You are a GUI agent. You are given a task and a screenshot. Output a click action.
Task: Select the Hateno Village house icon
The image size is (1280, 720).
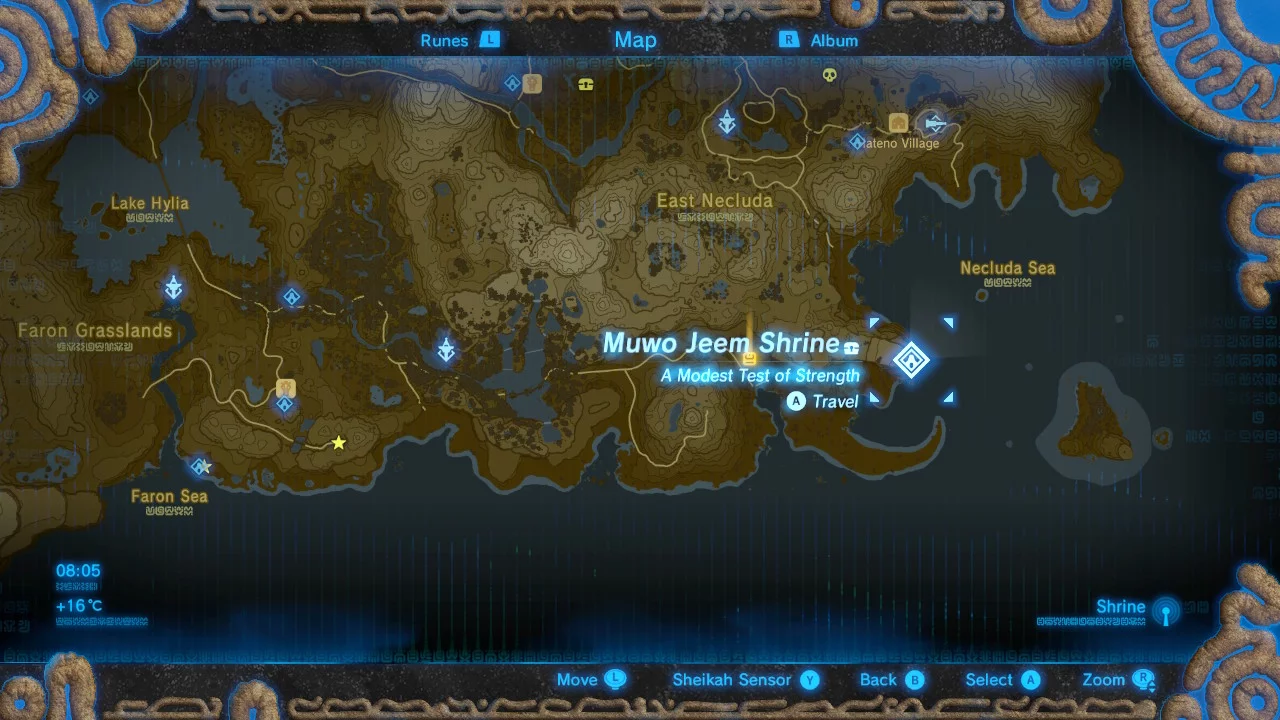tap(898, 123)
